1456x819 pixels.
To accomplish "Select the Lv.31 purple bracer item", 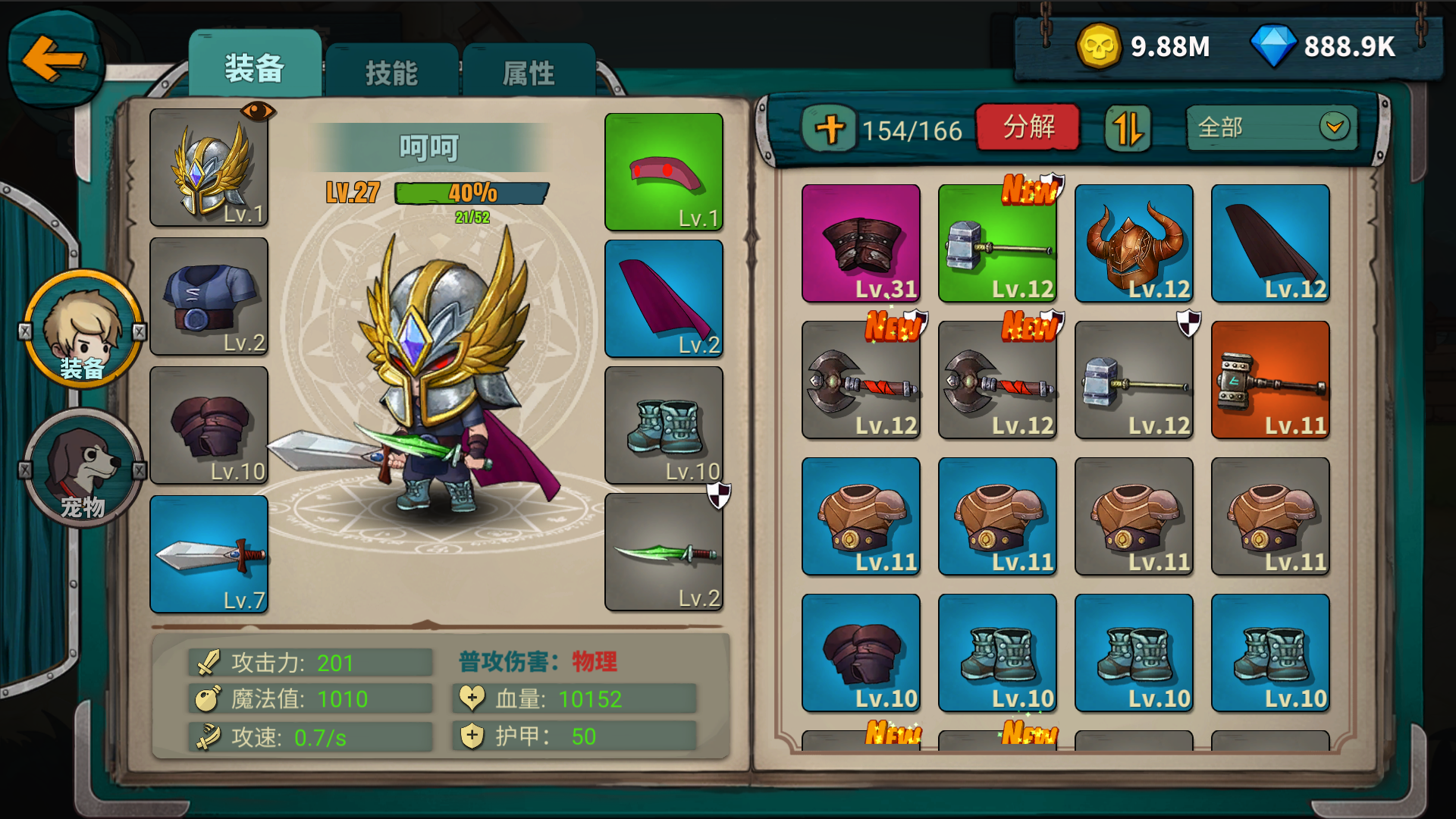I will [861, 243].
